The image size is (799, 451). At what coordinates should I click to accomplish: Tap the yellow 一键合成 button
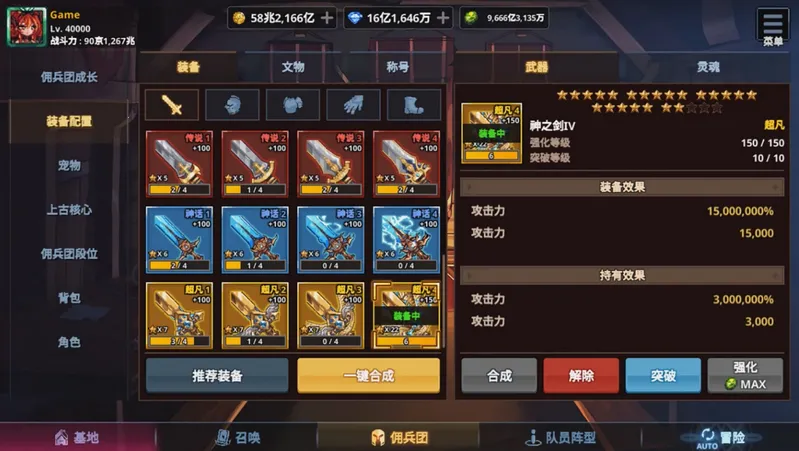click(x=368, y=376)
